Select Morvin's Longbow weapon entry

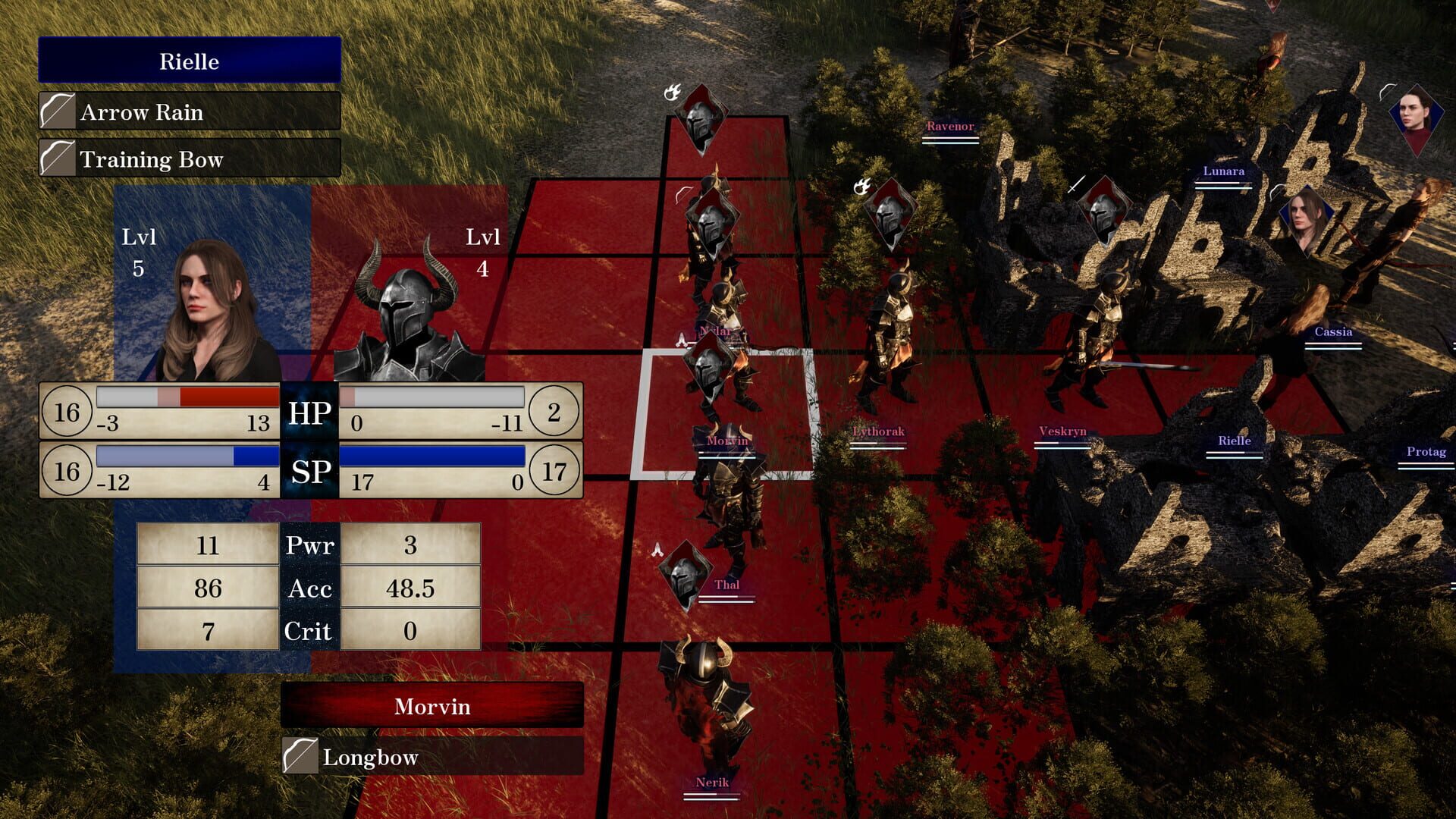pos(432,757)
